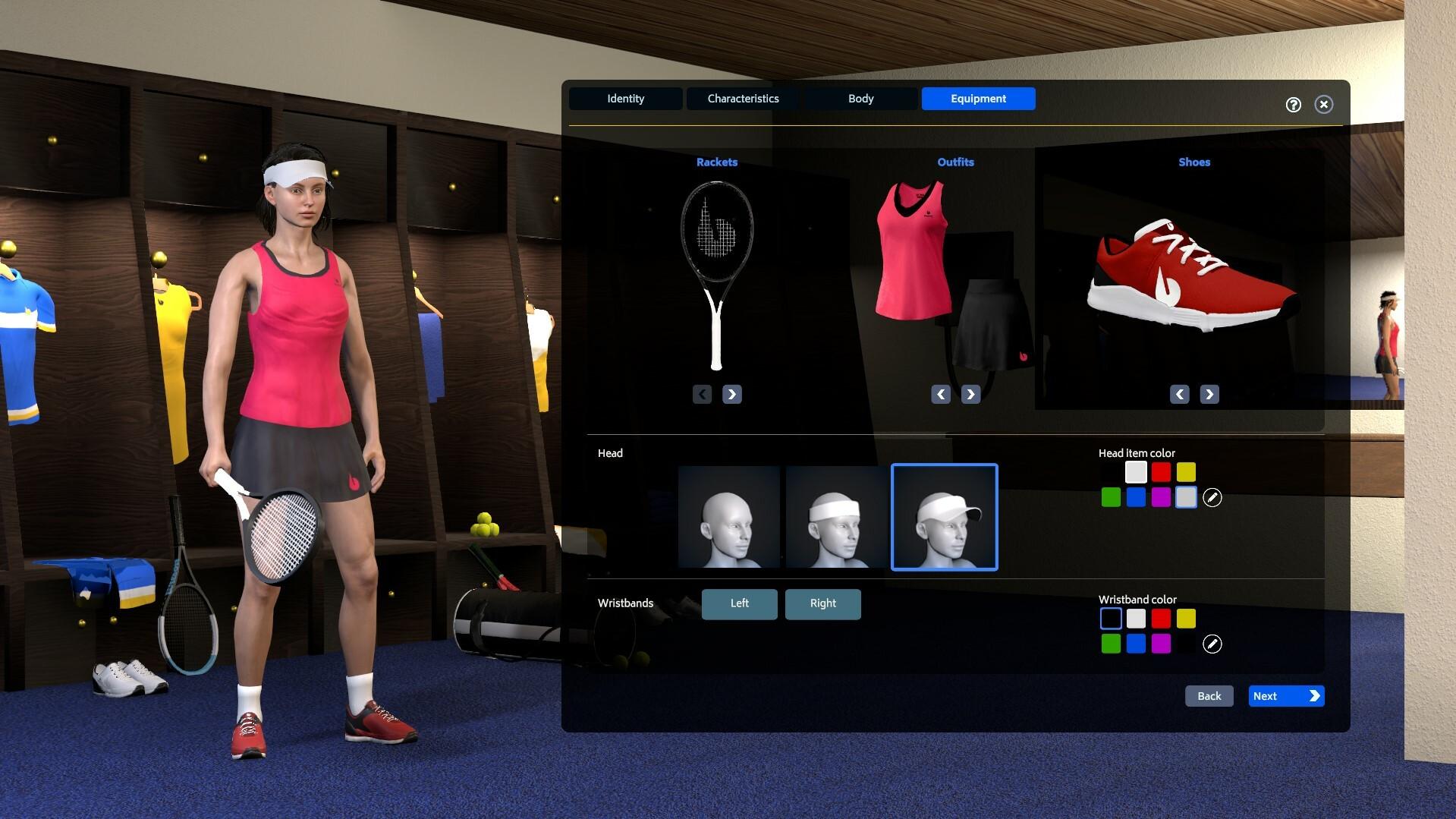Select the visor head option
1456x819 pixels.
click(x=944, y=517)
